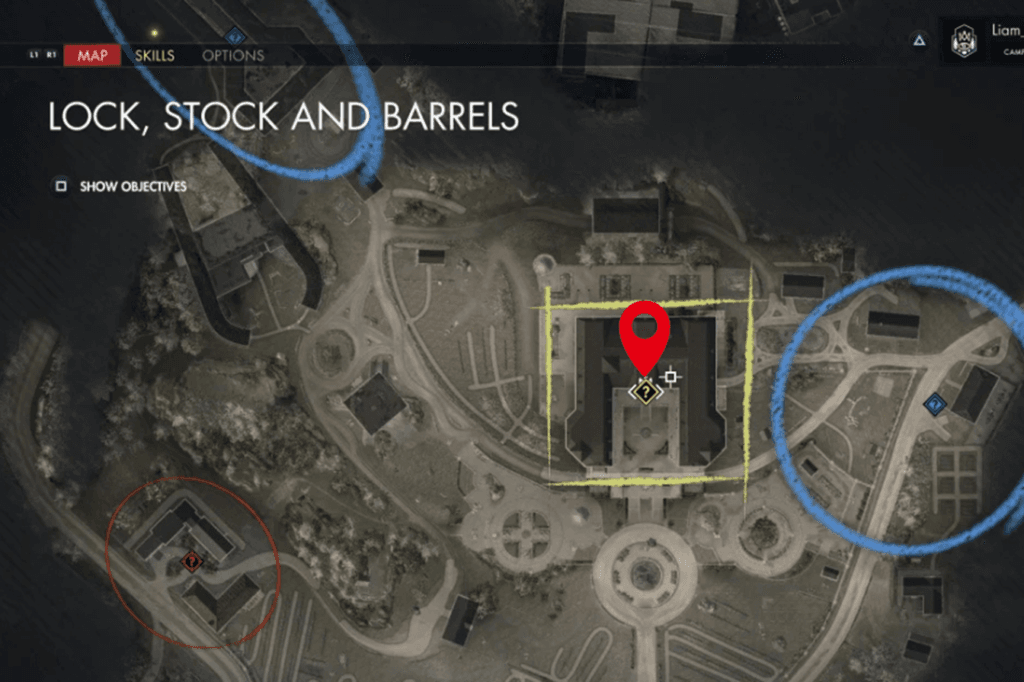Switch to the Skills tab
The image size is (1024, 682).
point(155,55)
